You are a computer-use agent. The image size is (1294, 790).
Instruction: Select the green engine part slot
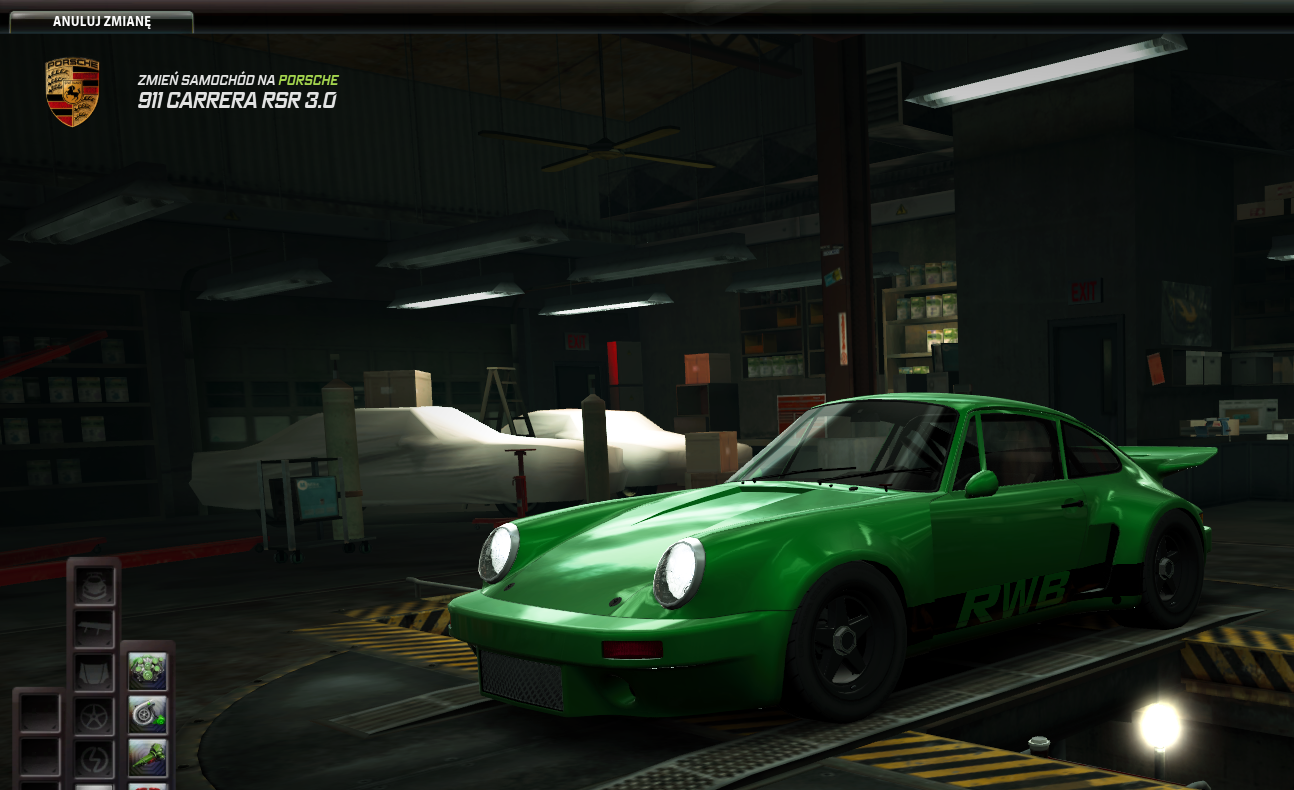pyautogui.click(x=148, y=673)
